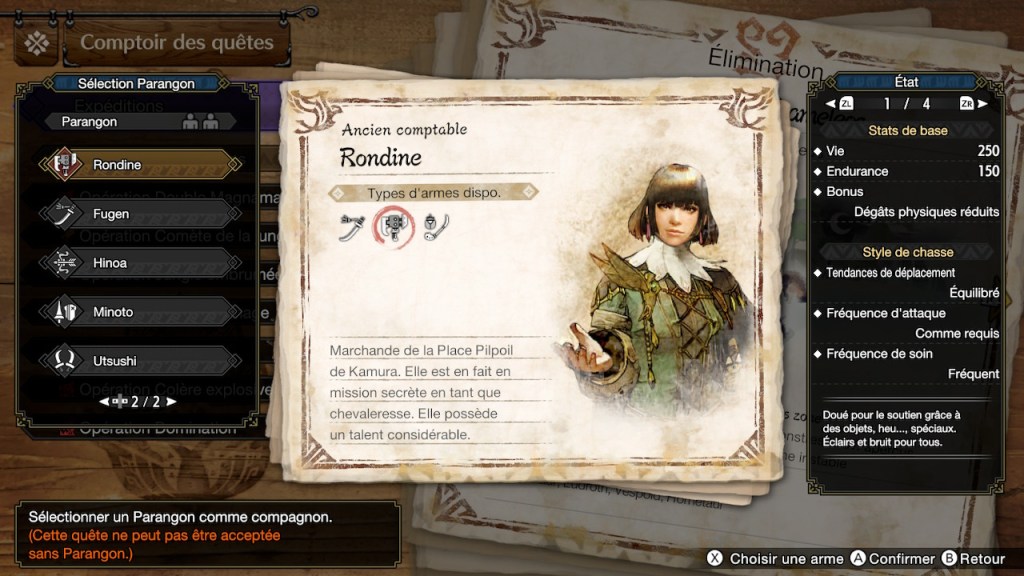Choose Utsushi as companion
Viewport: 1024px width, 576px height.
click(140, 361)
